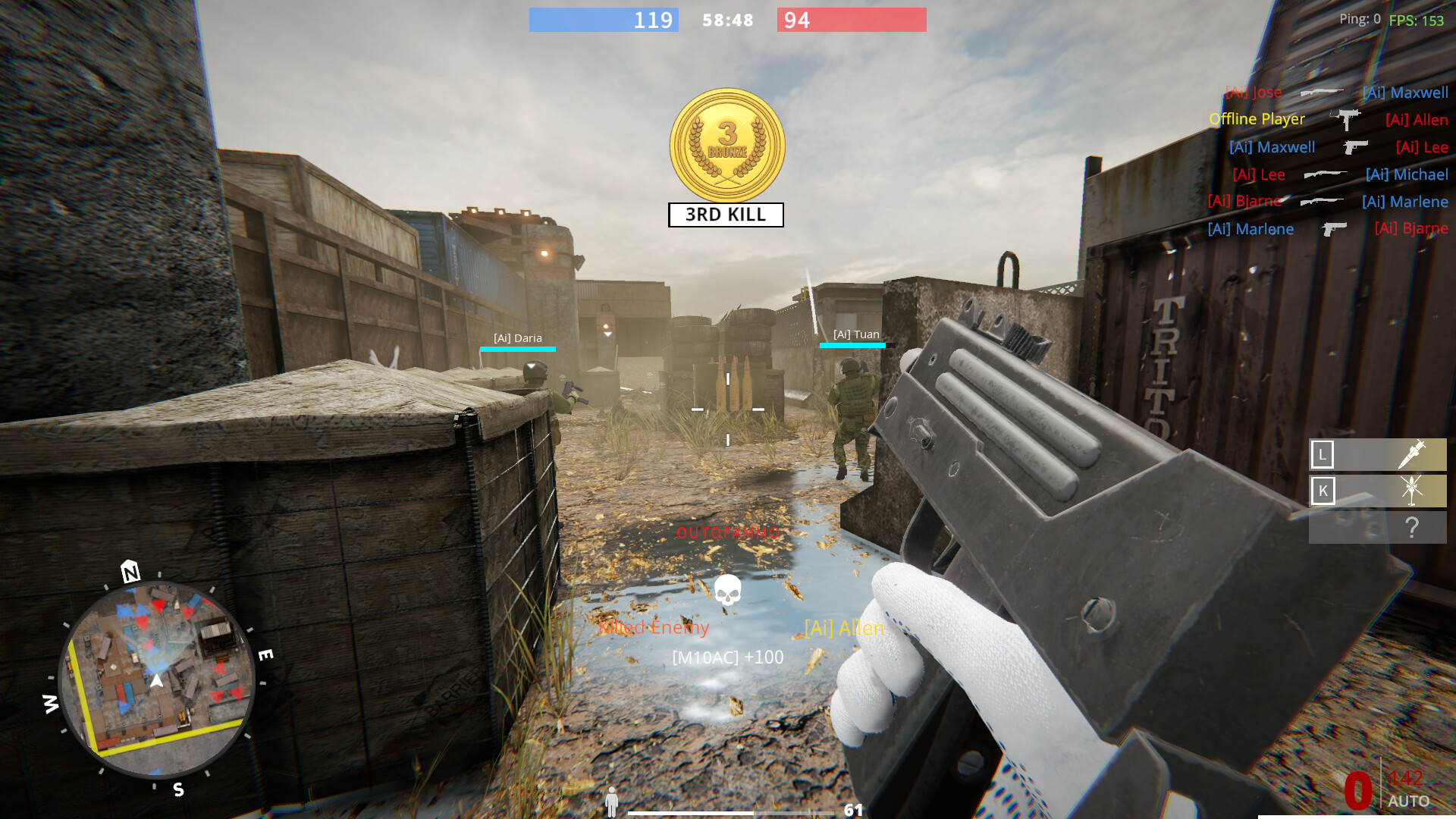Toggle the L keybind slot

1323,455
